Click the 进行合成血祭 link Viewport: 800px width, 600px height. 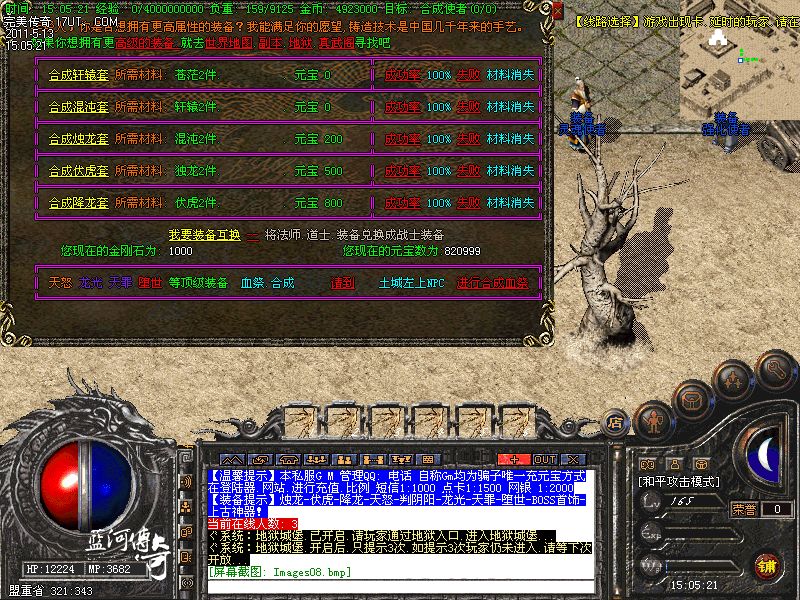pyautogui.click(x=492, y=283)
